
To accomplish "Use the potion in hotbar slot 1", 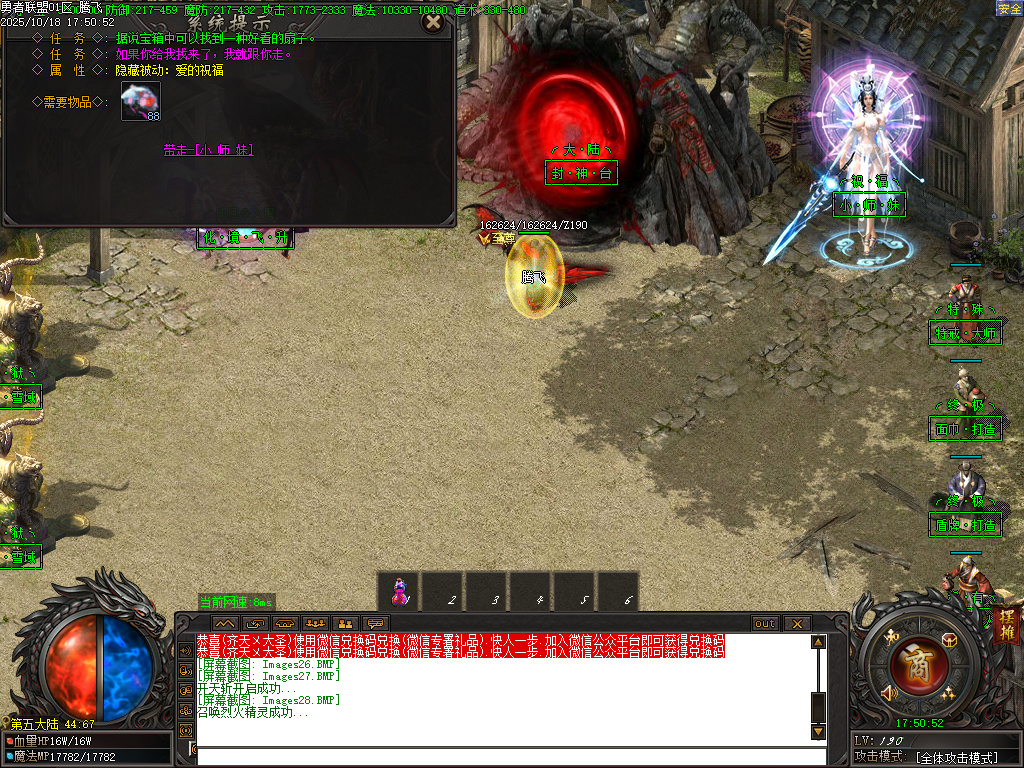I will pos(400,591).
